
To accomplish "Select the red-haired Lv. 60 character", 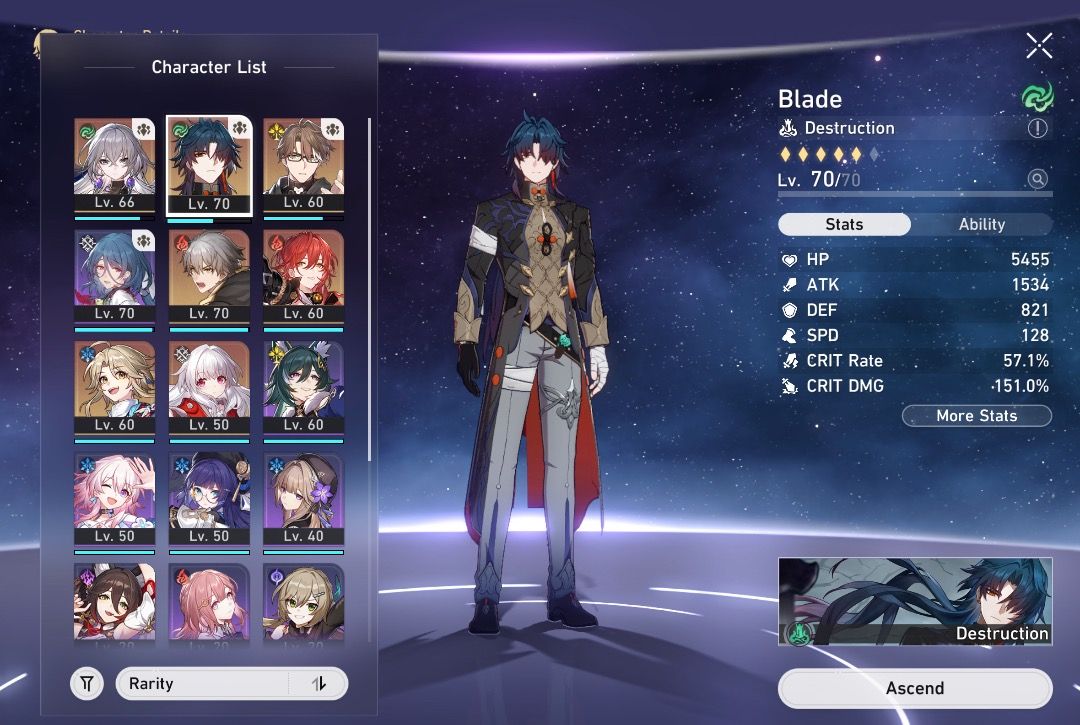I will point(303,275).
